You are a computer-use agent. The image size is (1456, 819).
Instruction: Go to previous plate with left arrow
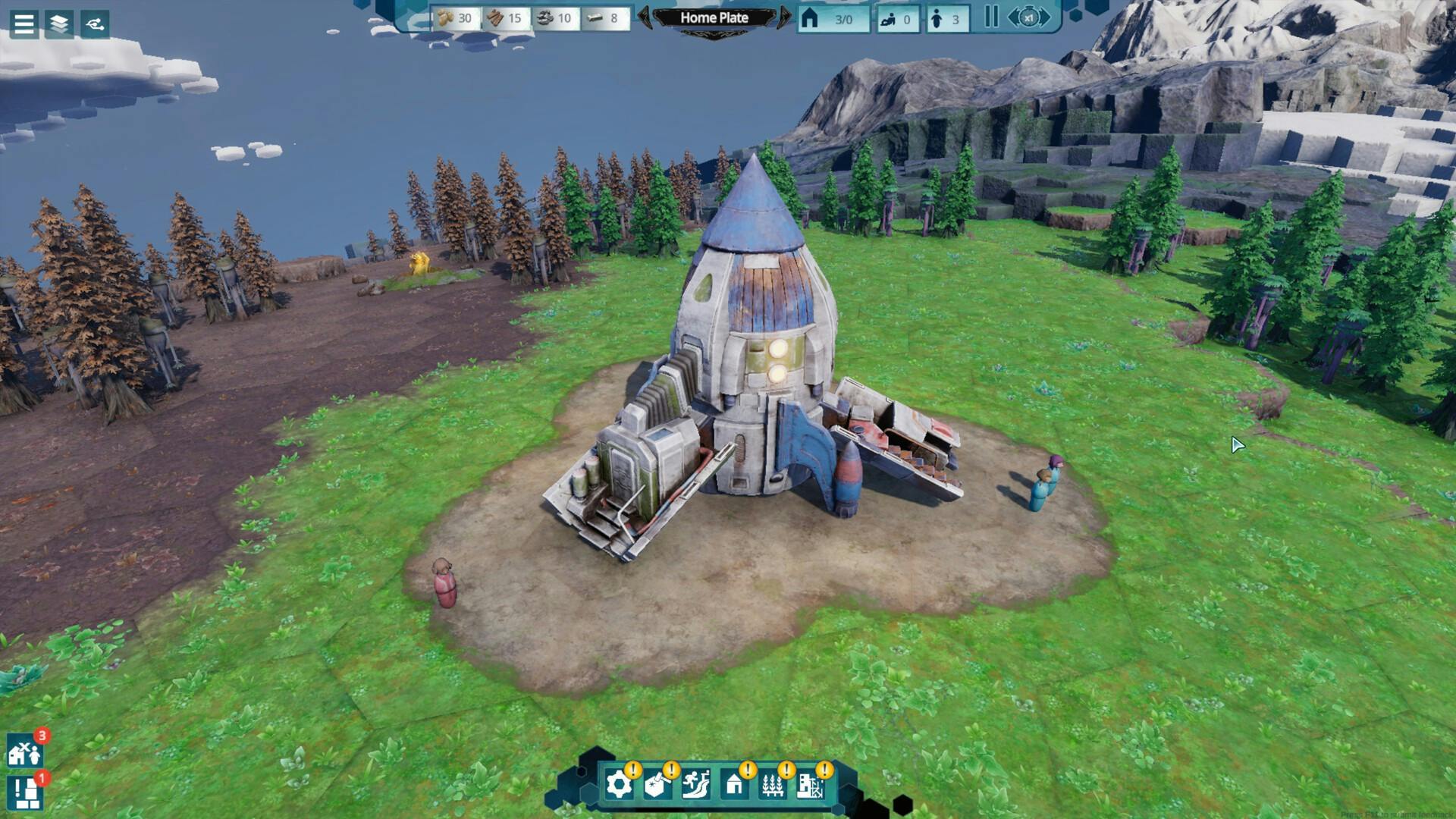645,17
